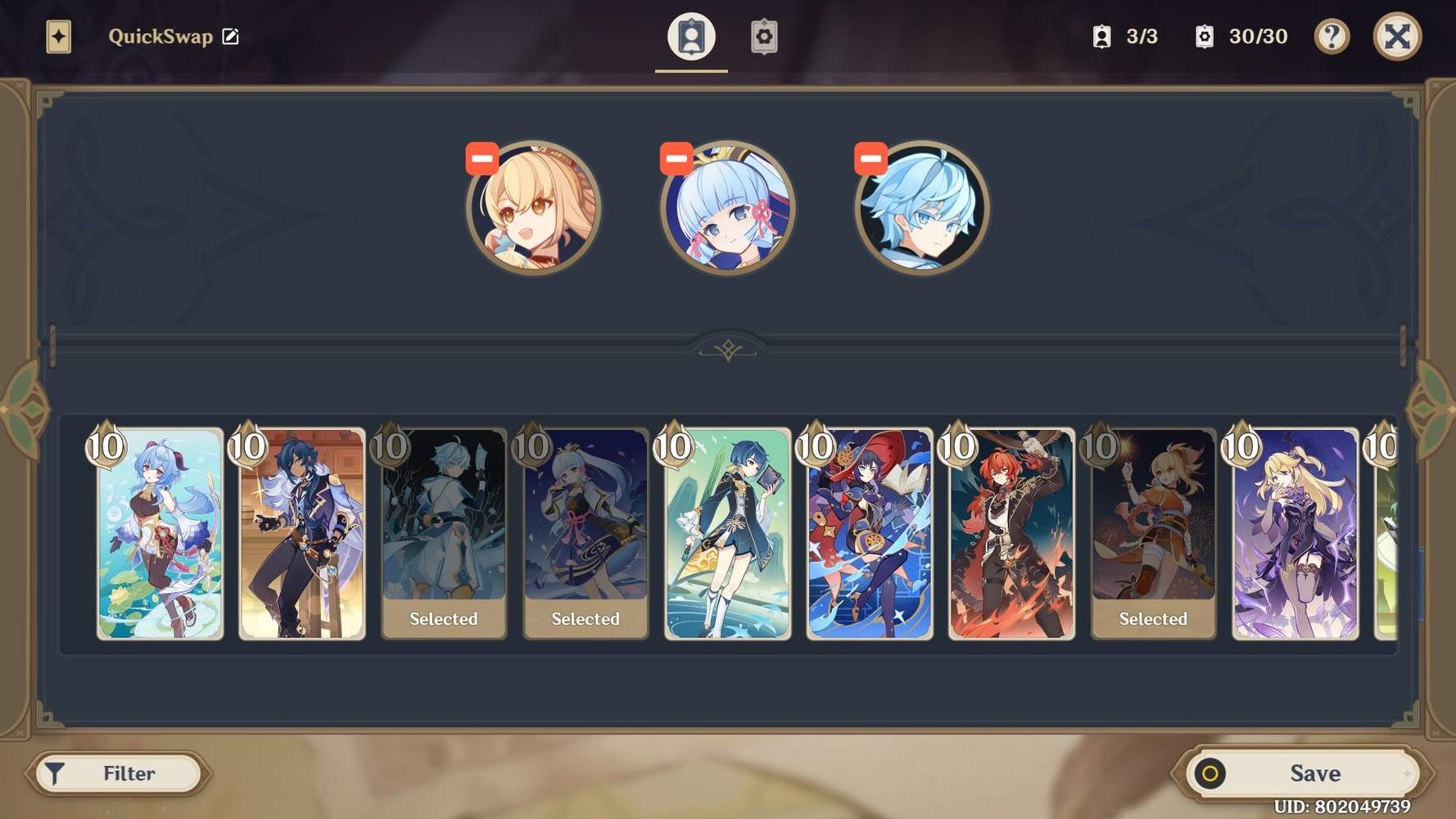This screenshot has width=1456, height=819.
Task: Remove Ayaka from lineup with her red minus
Action: (676, 157)
